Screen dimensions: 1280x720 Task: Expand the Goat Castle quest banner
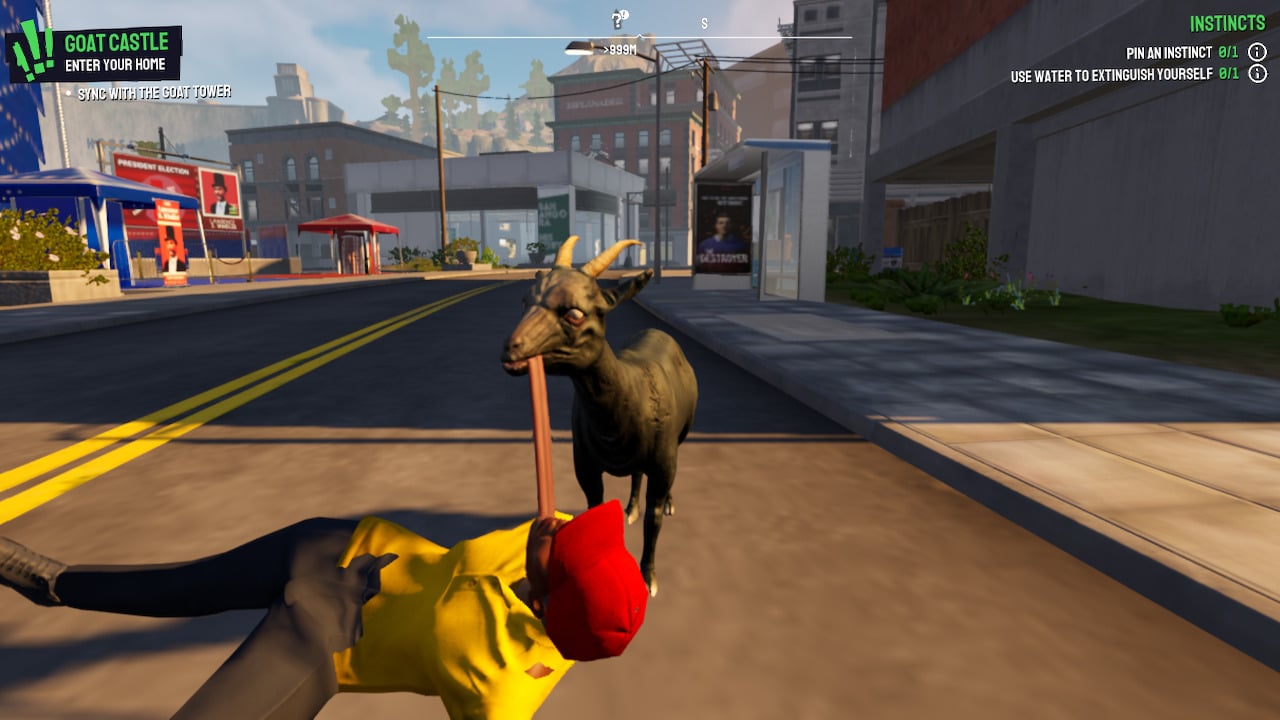pyautogui.click(x=117, y=43)
